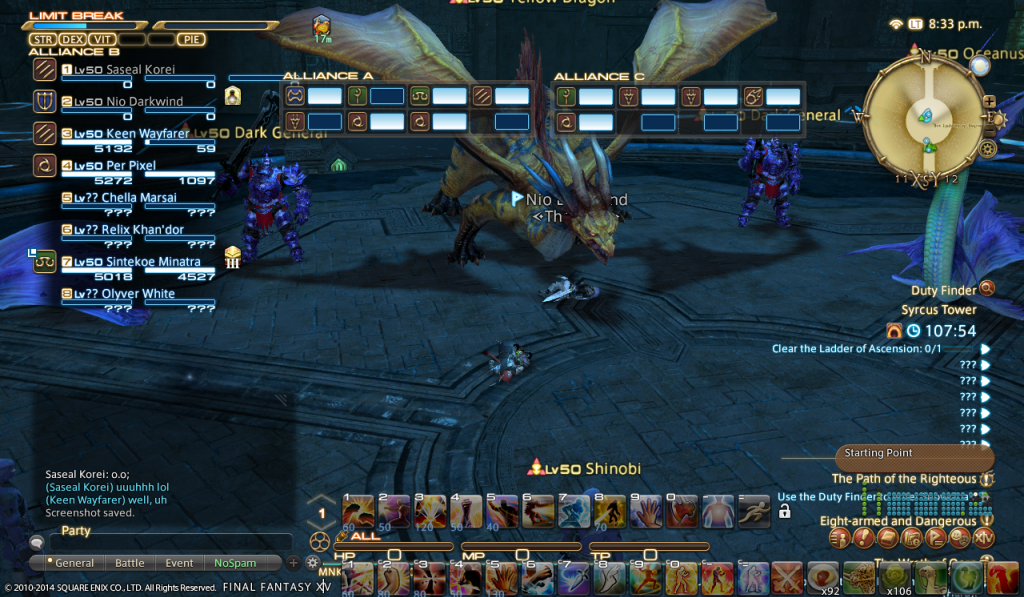Open the Duty Finder magnifier icon

987,289
